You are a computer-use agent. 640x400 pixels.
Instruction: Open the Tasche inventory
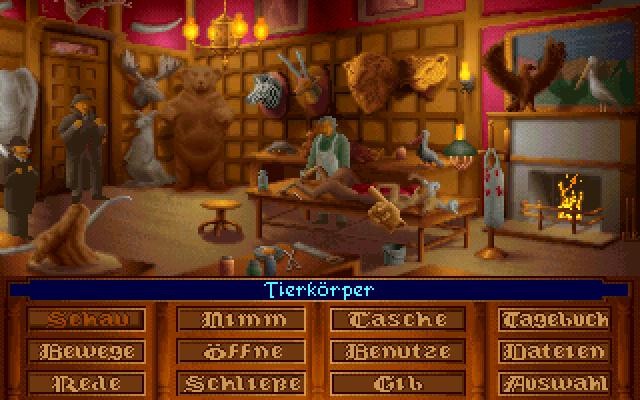tap(397, 320)
